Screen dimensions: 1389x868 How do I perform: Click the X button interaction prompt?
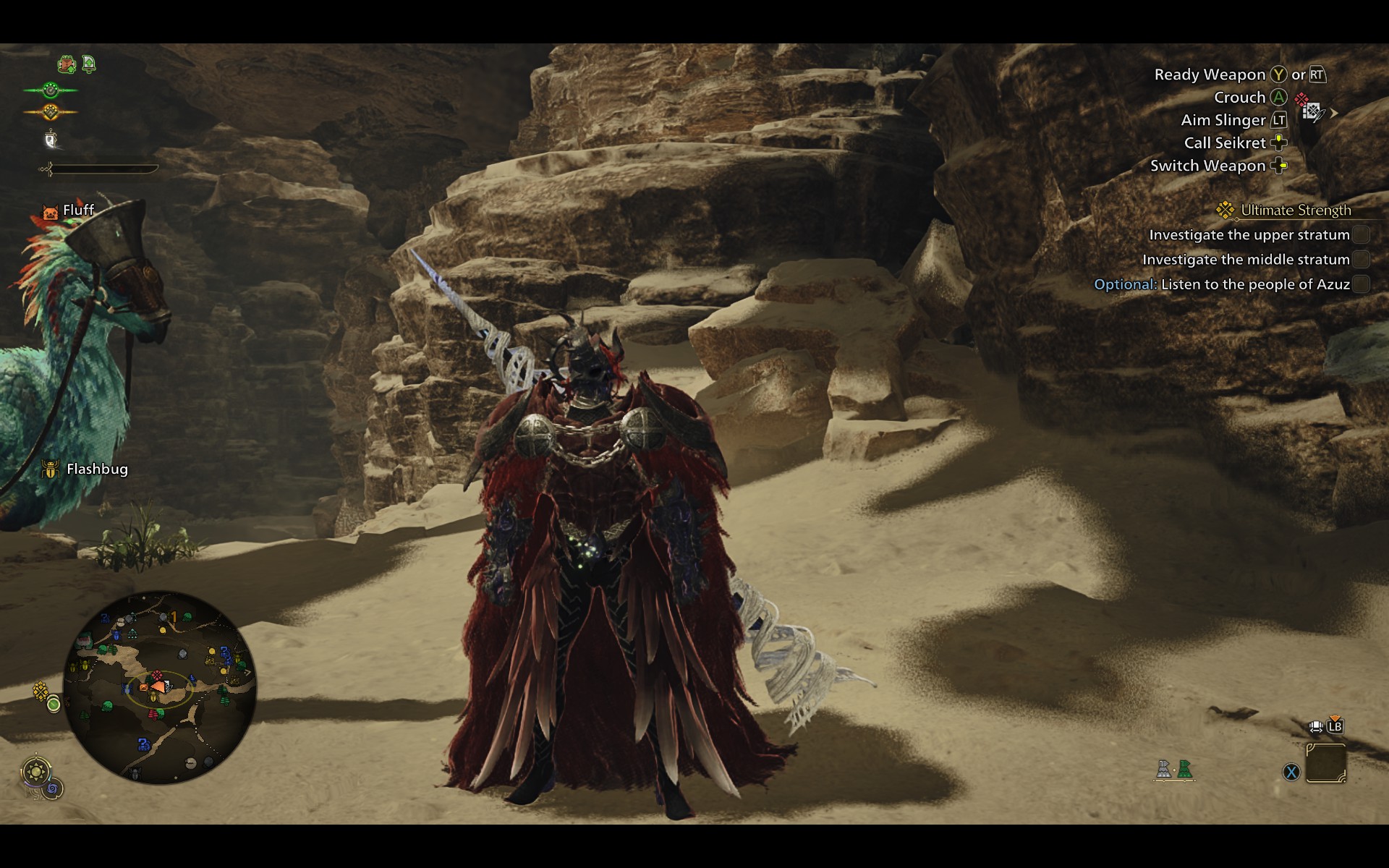(x=1290, y=773)
